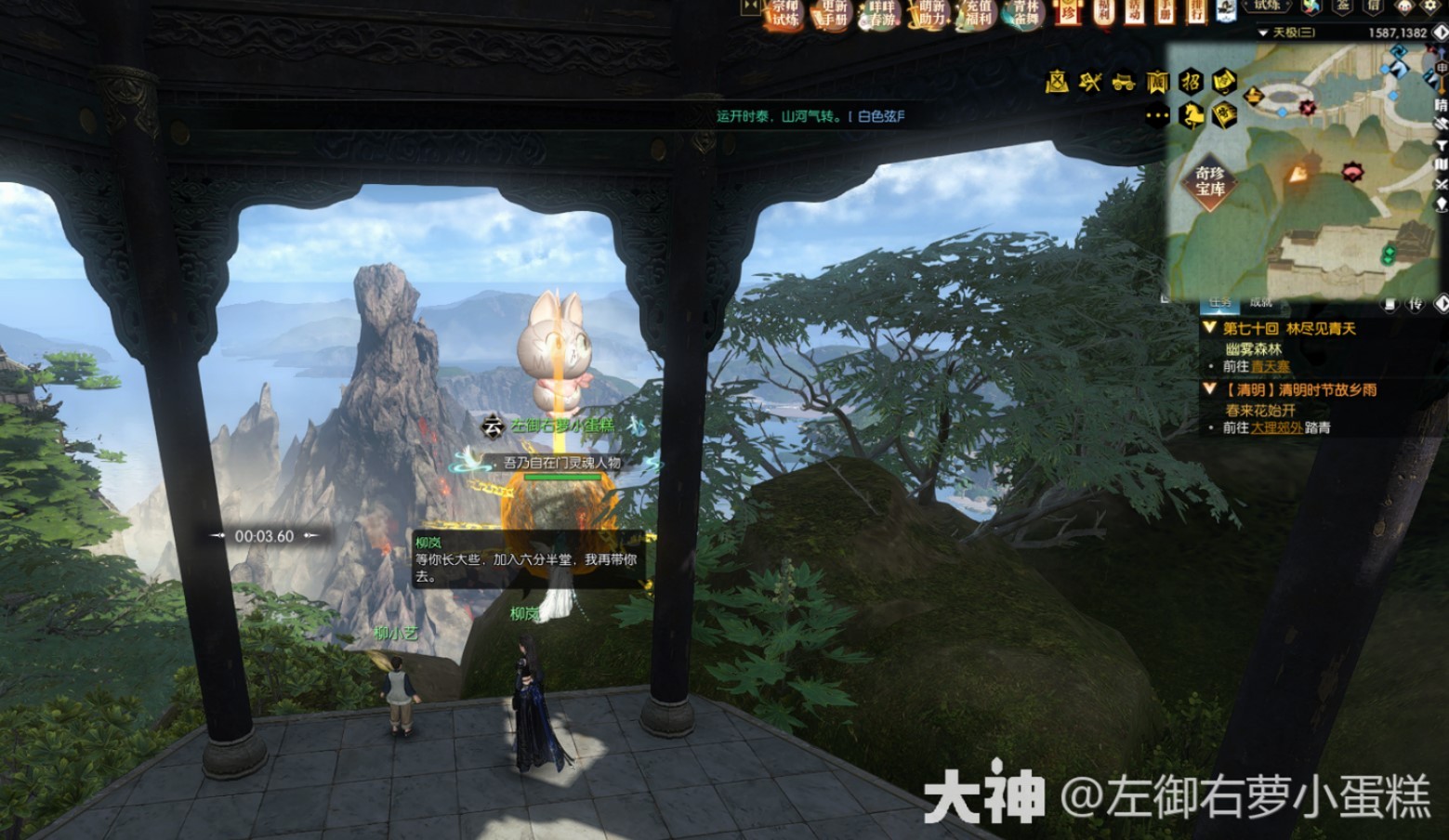1449x840 pixels.
Task: Open the 萌新助力 newcomer boost
Action: (x=930, y=14)
